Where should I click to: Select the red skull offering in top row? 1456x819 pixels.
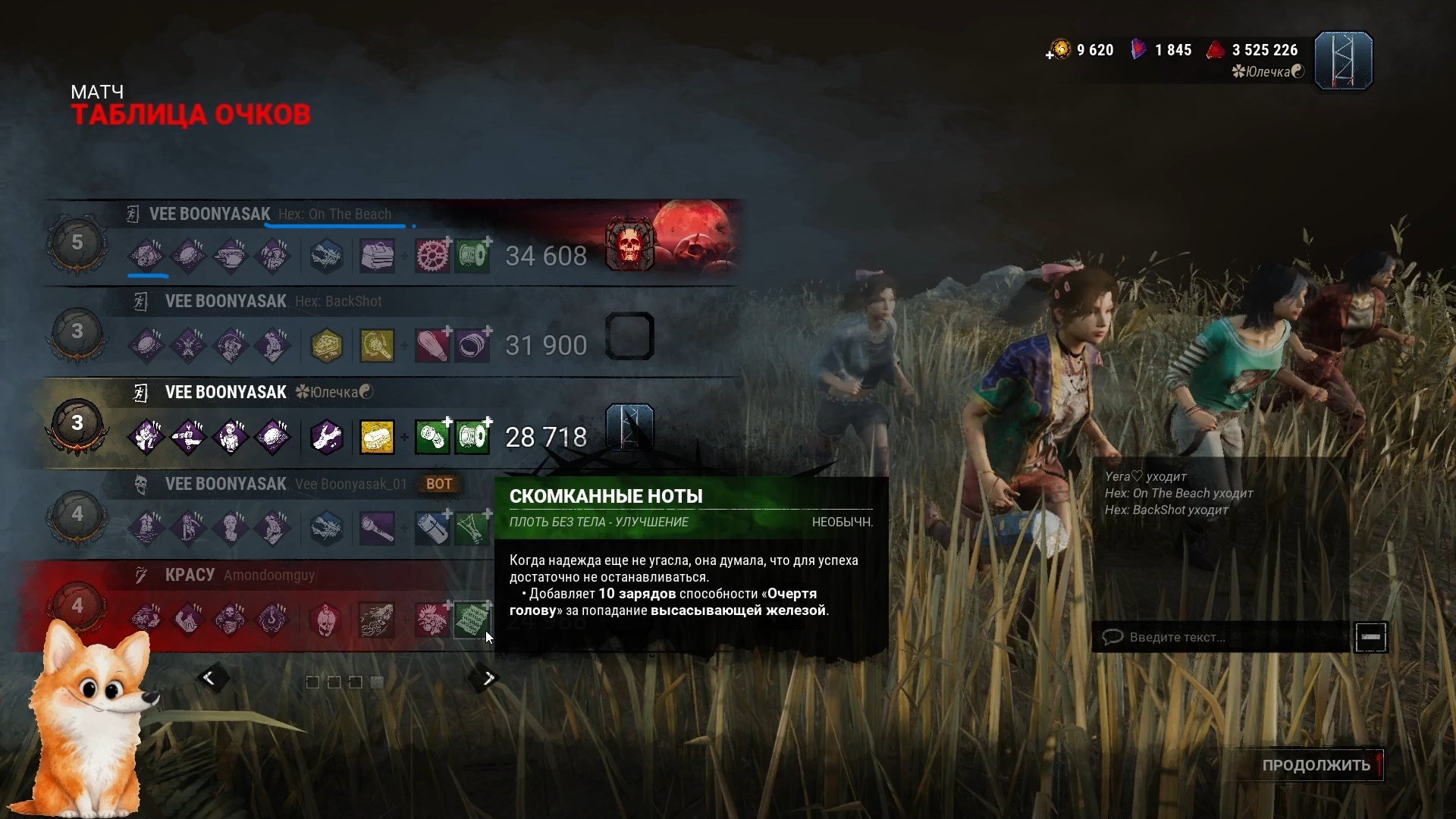pyautogui.click(x=629, y=245)
